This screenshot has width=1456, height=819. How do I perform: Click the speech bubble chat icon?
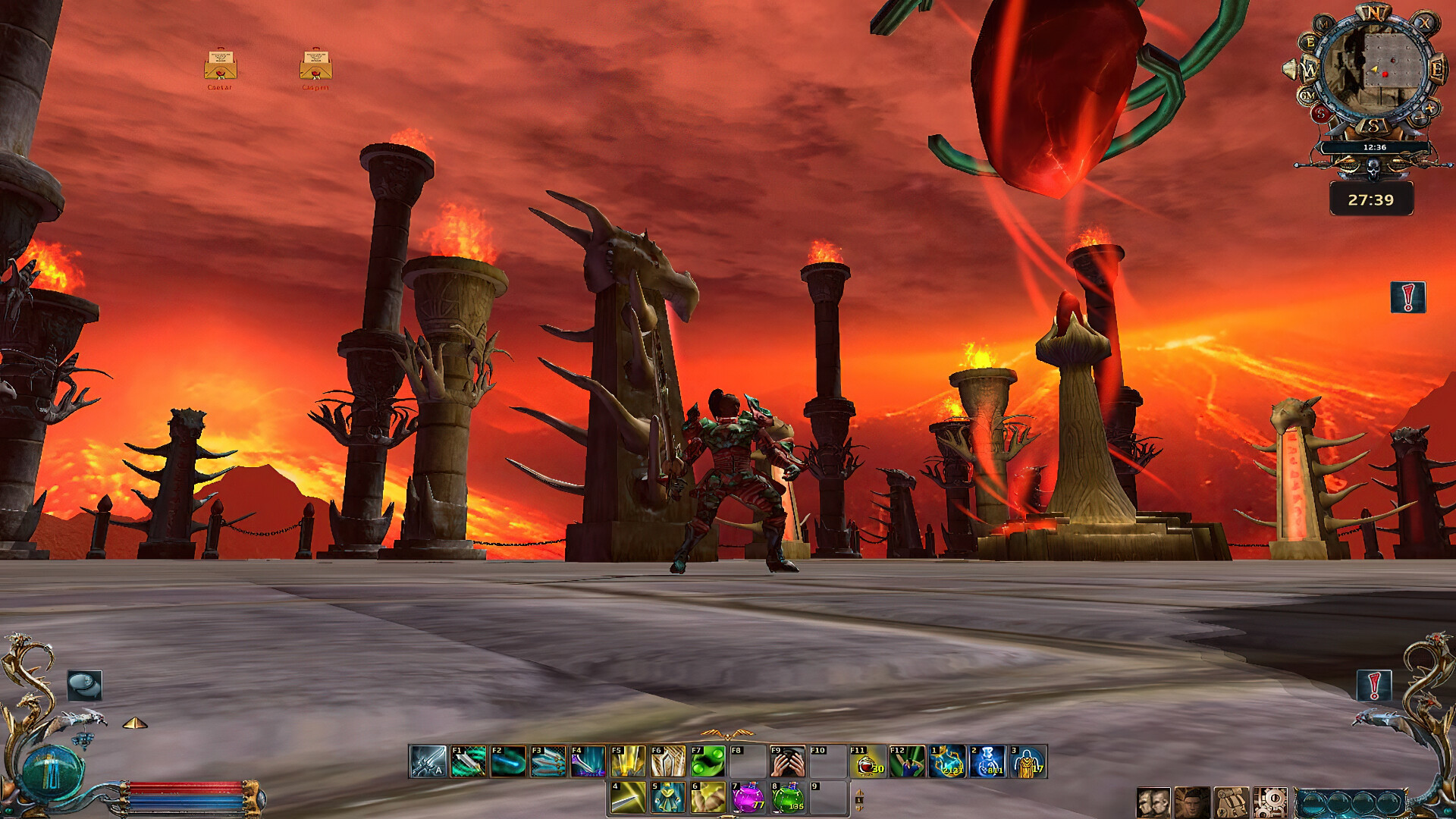(x=84, y=686)
